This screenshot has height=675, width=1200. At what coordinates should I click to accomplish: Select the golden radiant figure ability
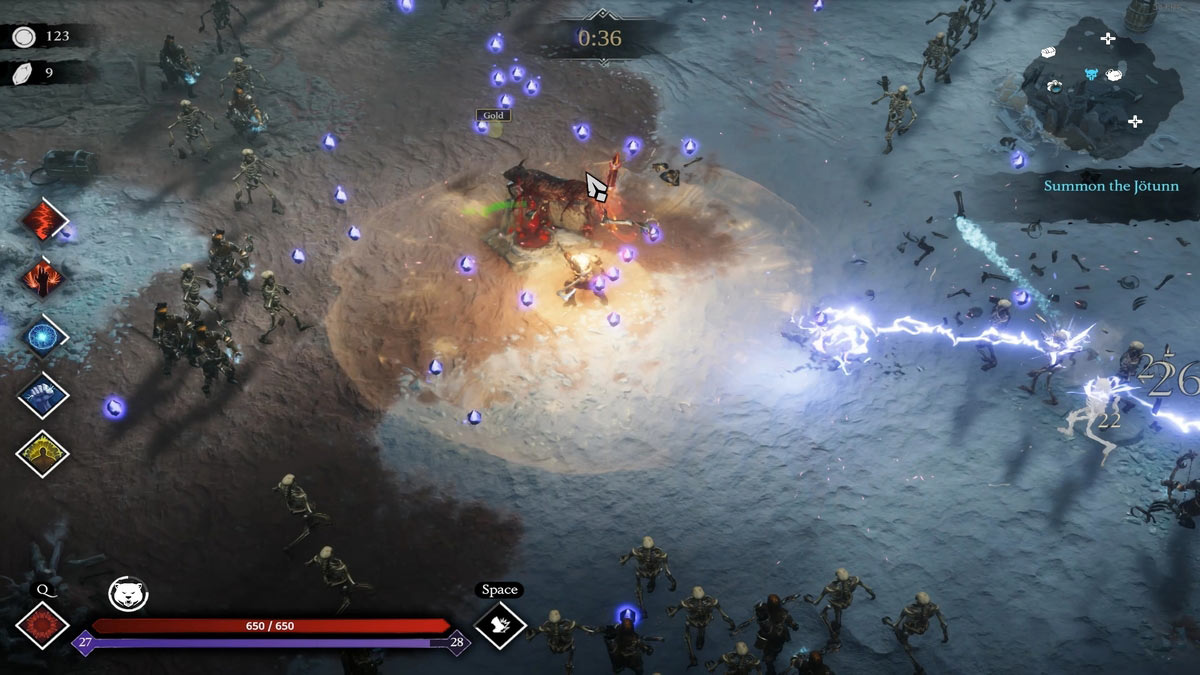(x=42, y=453)
